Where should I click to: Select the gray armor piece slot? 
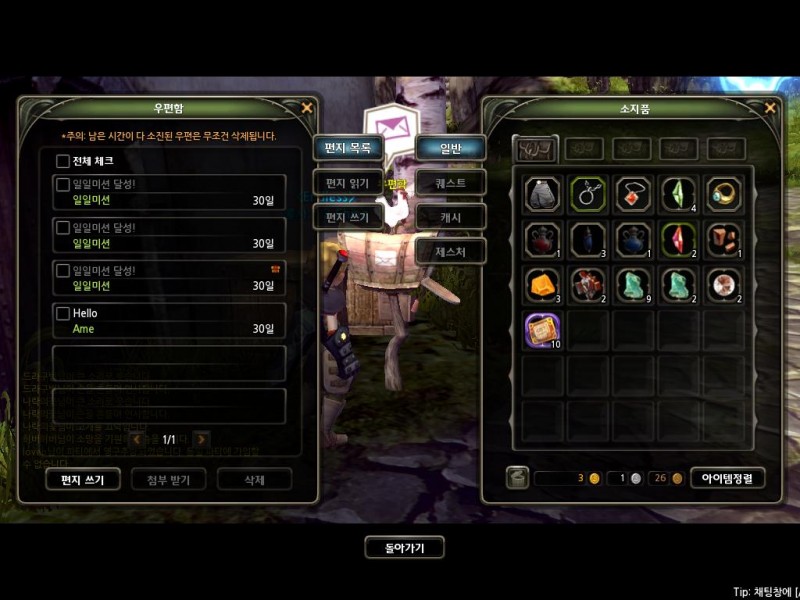(542, 193)
